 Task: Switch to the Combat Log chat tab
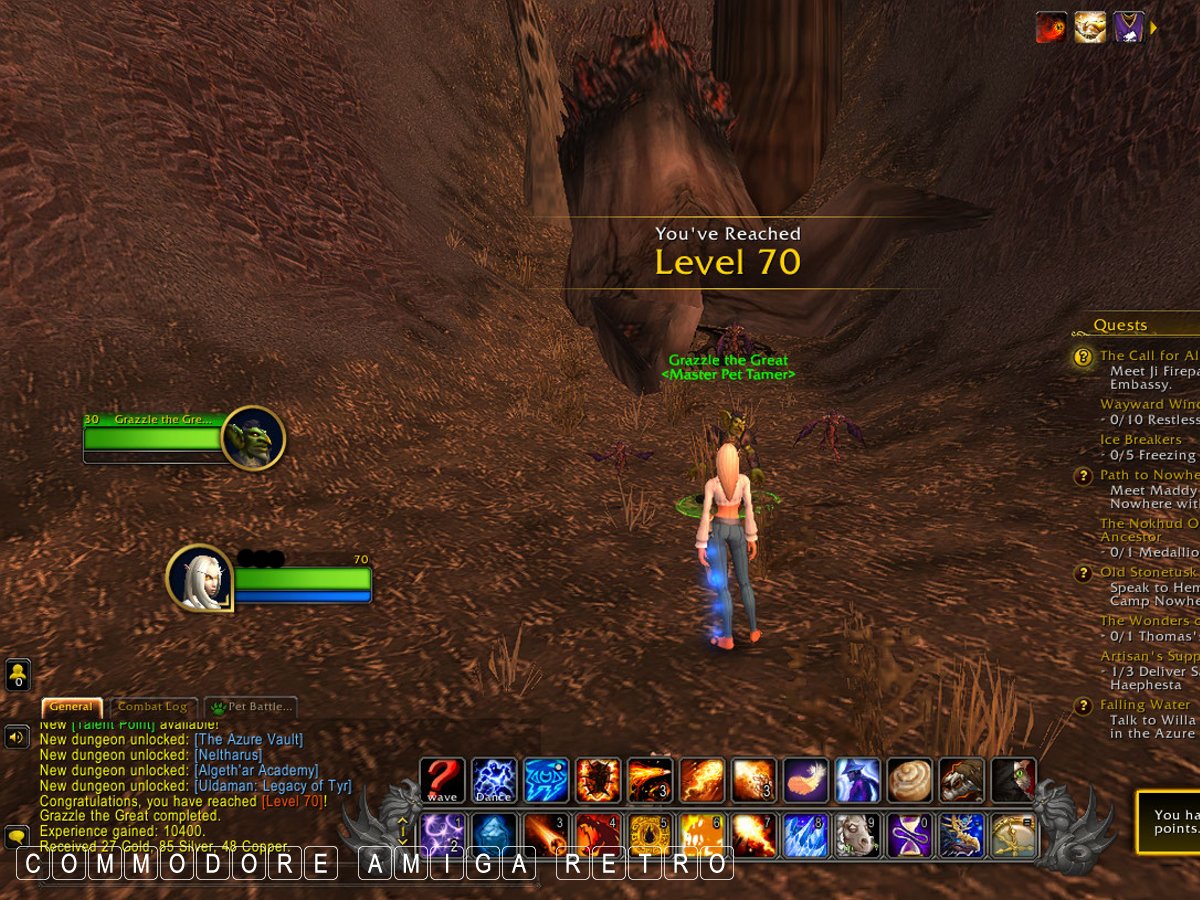(x=152, y=707)
